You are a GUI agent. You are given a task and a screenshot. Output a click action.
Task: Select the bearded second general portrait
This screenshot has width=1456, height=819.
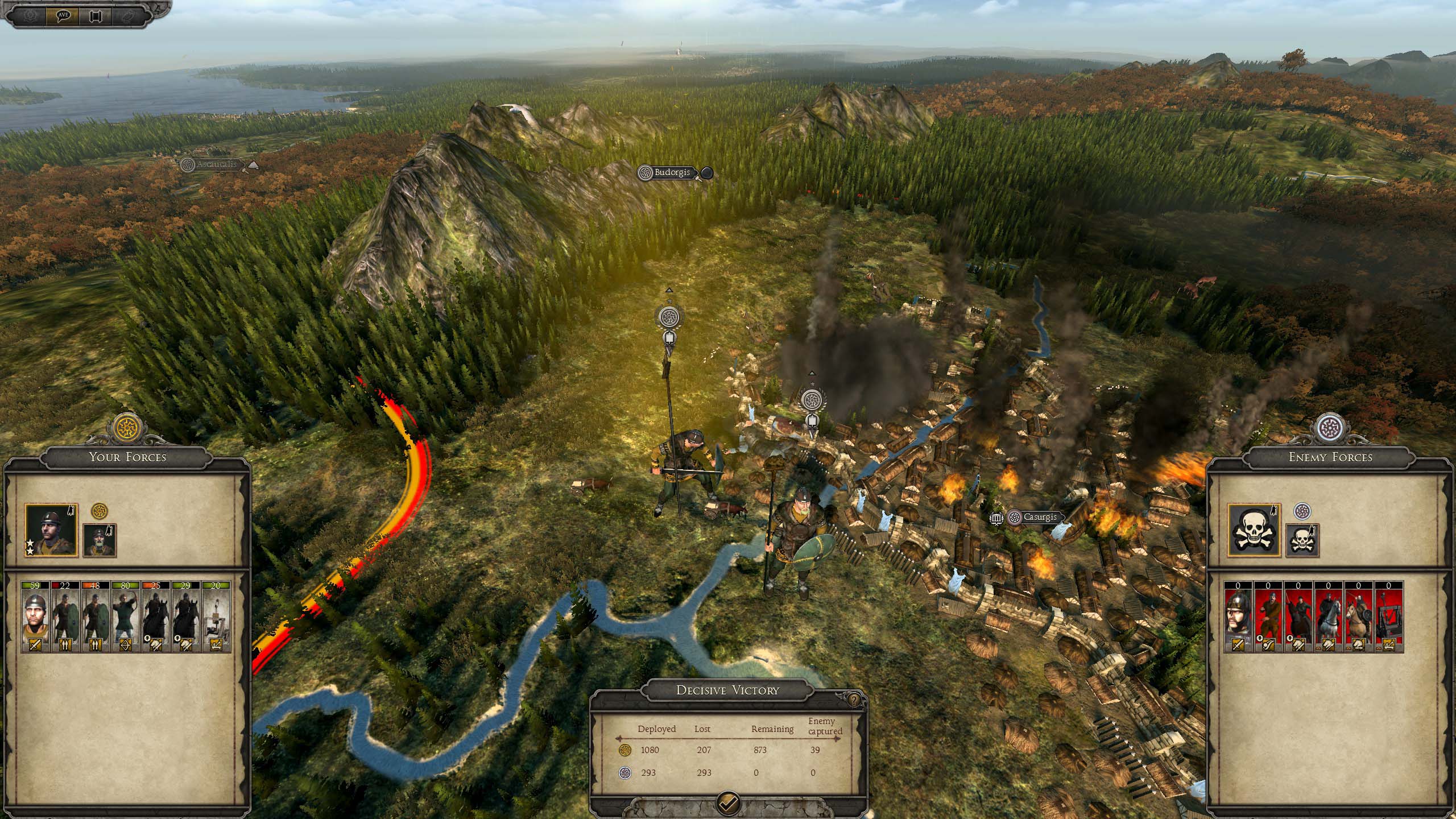pyautogui.click(x=100, y=540)
